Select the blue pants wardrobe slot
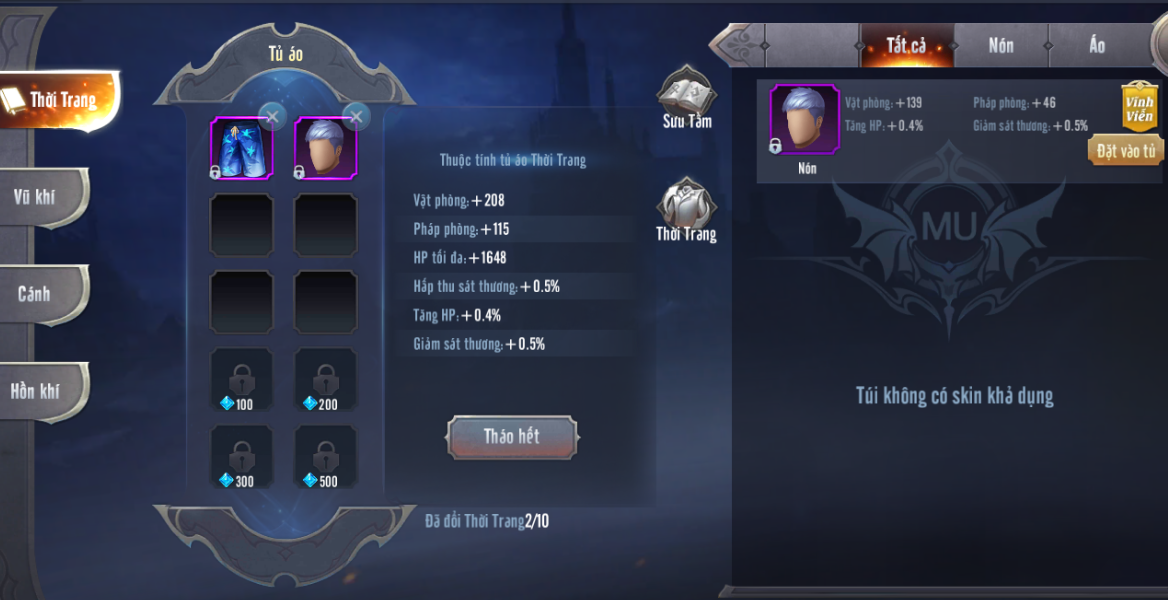 click(x=241, y=148)
